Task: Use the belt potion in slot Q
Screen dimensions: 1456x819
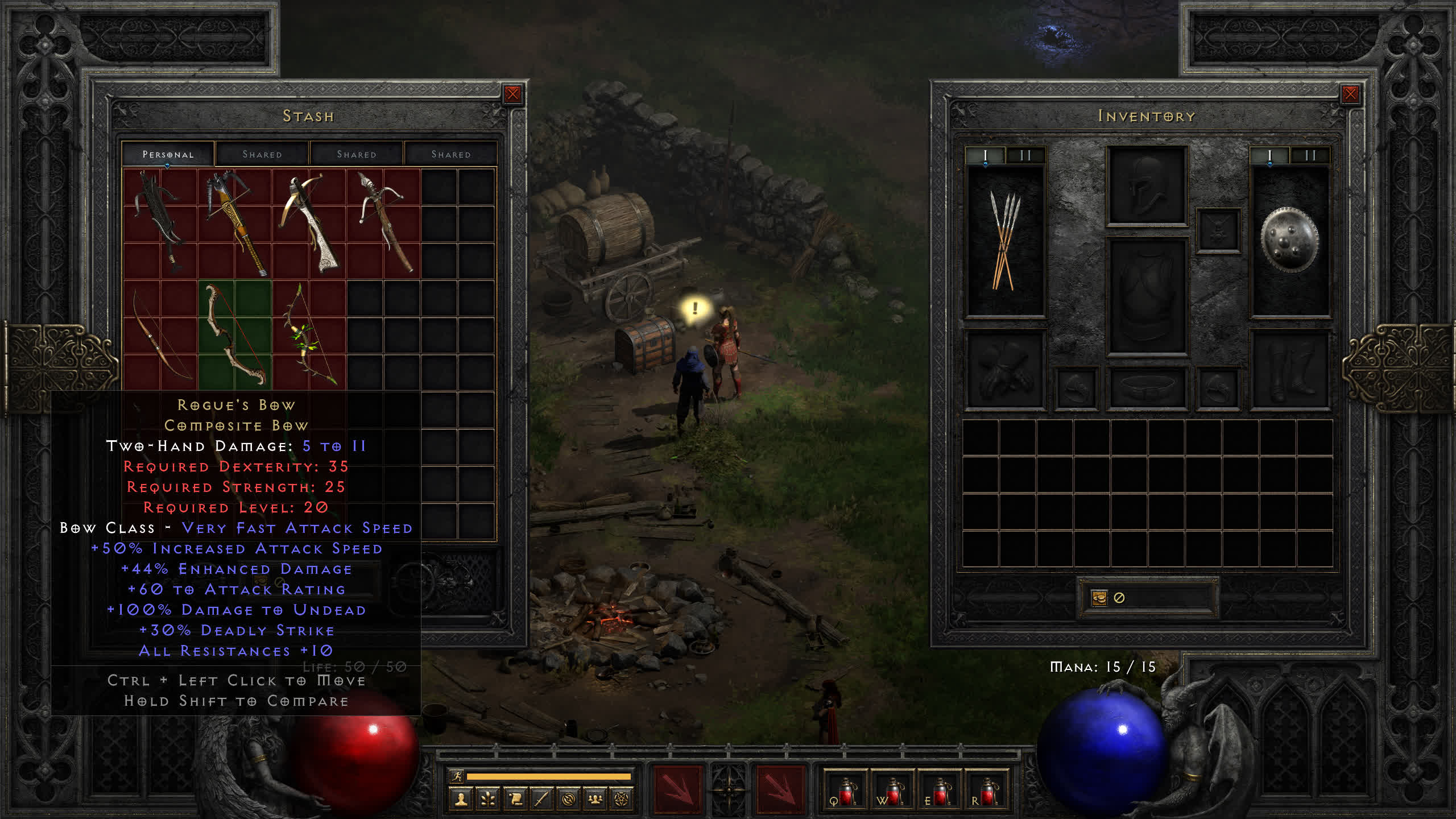Action: 845,791
